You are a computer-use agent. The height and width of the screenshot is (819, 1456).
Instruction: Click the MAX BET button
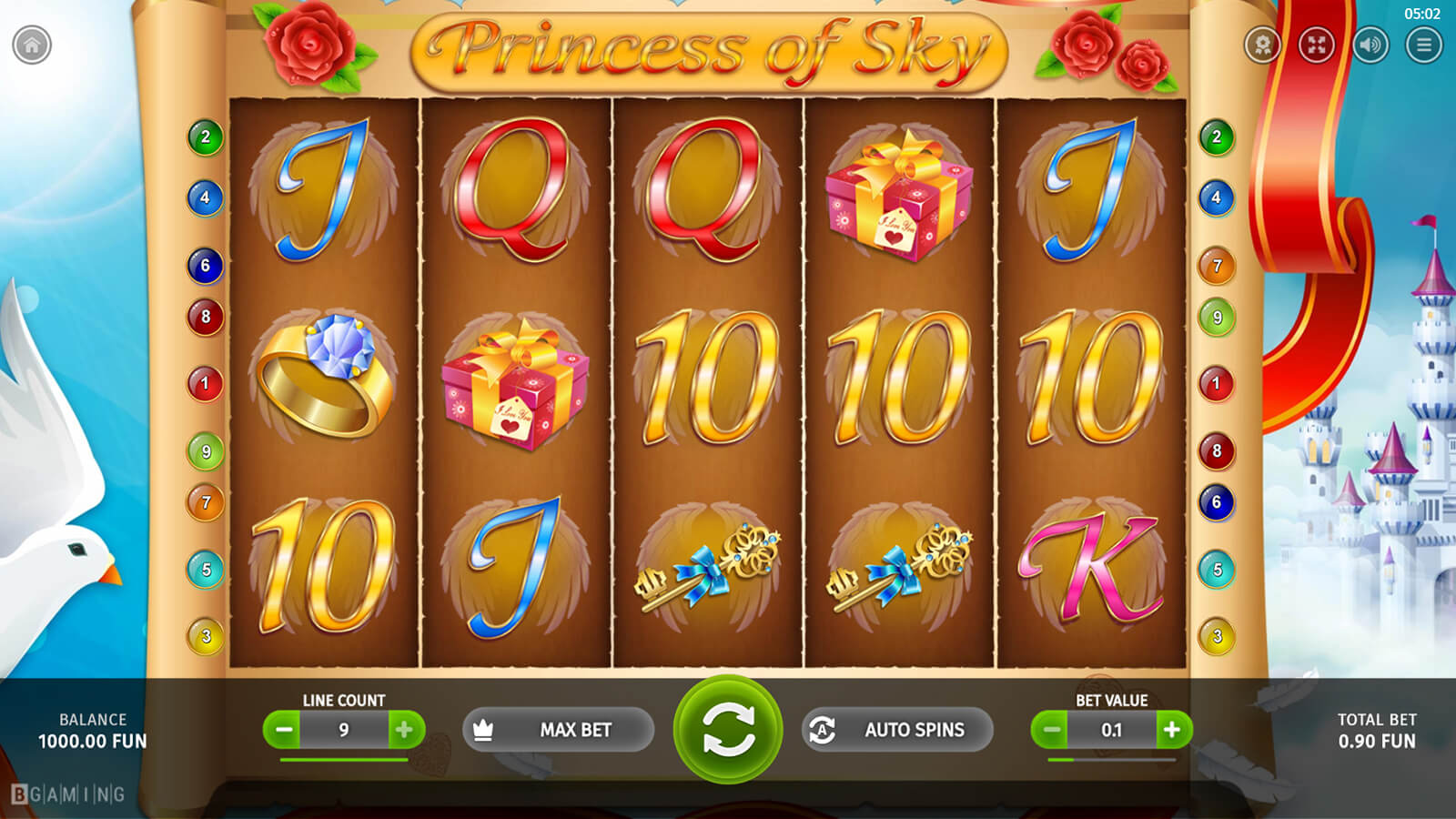(558, 730)
